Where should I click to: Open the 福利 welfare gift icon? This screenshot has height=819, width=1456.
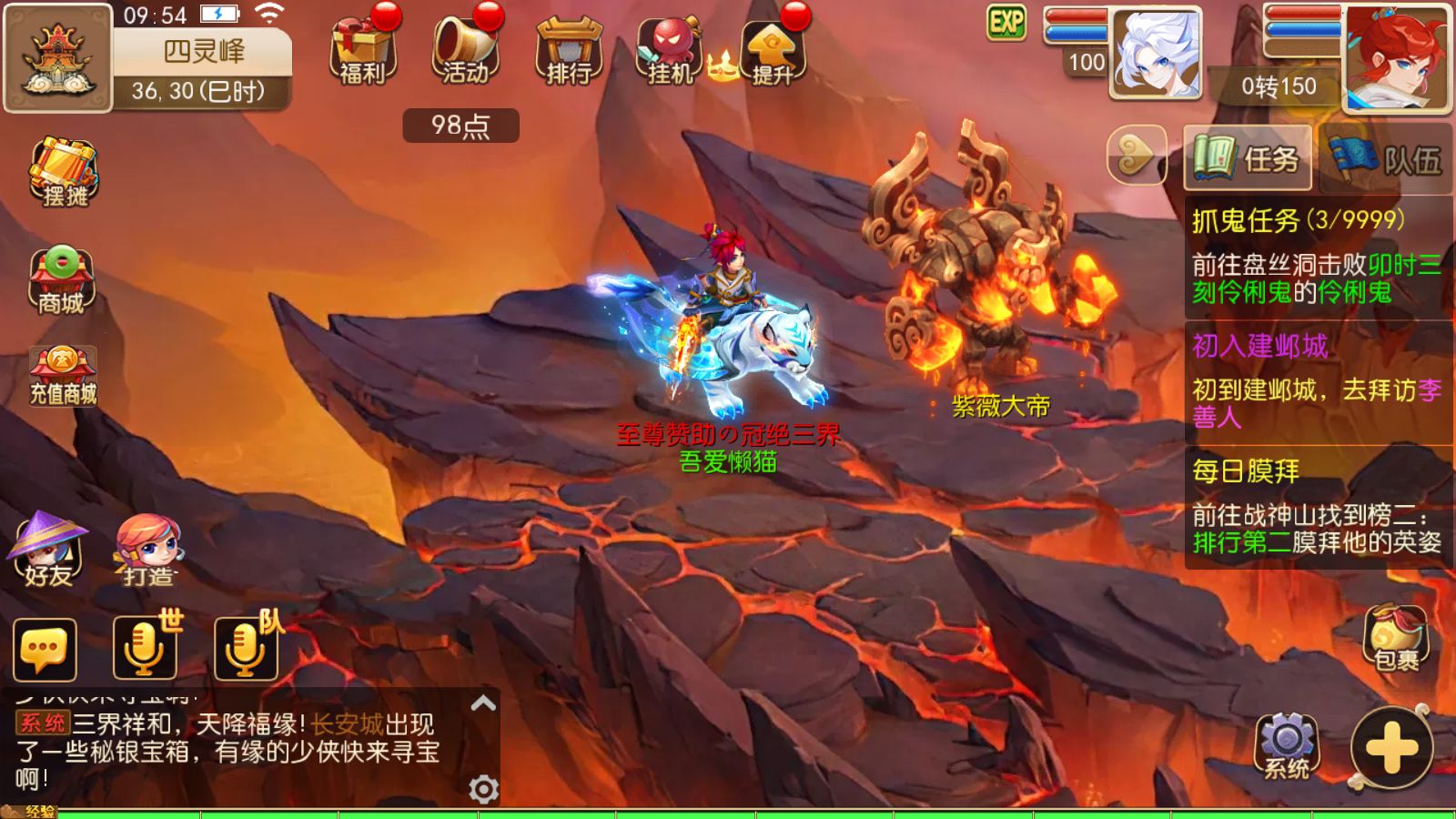[x=363, y=50]
